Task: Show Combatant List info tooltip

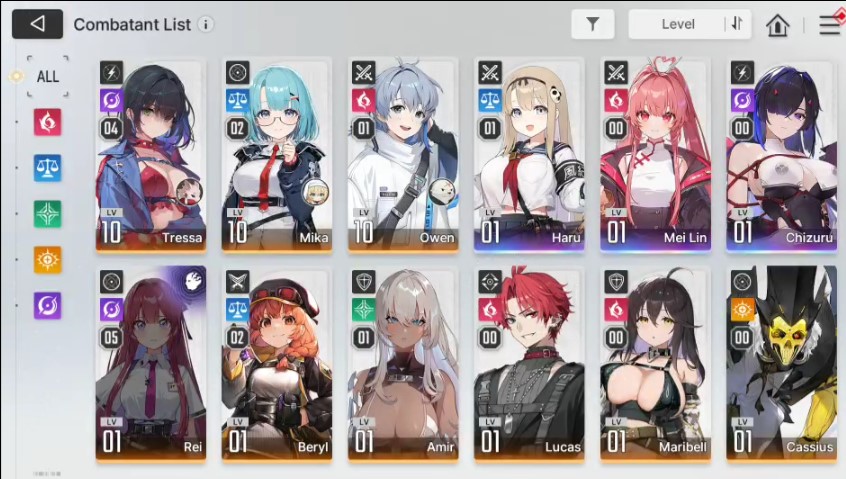Action: pyautogui.click(x=205, y=24)
